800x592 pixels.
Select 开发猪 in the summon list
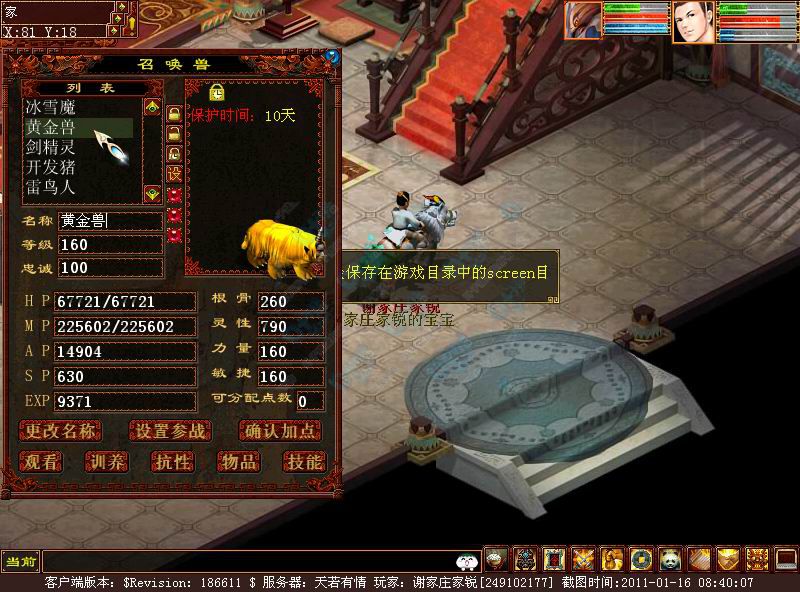pos(50,167)
